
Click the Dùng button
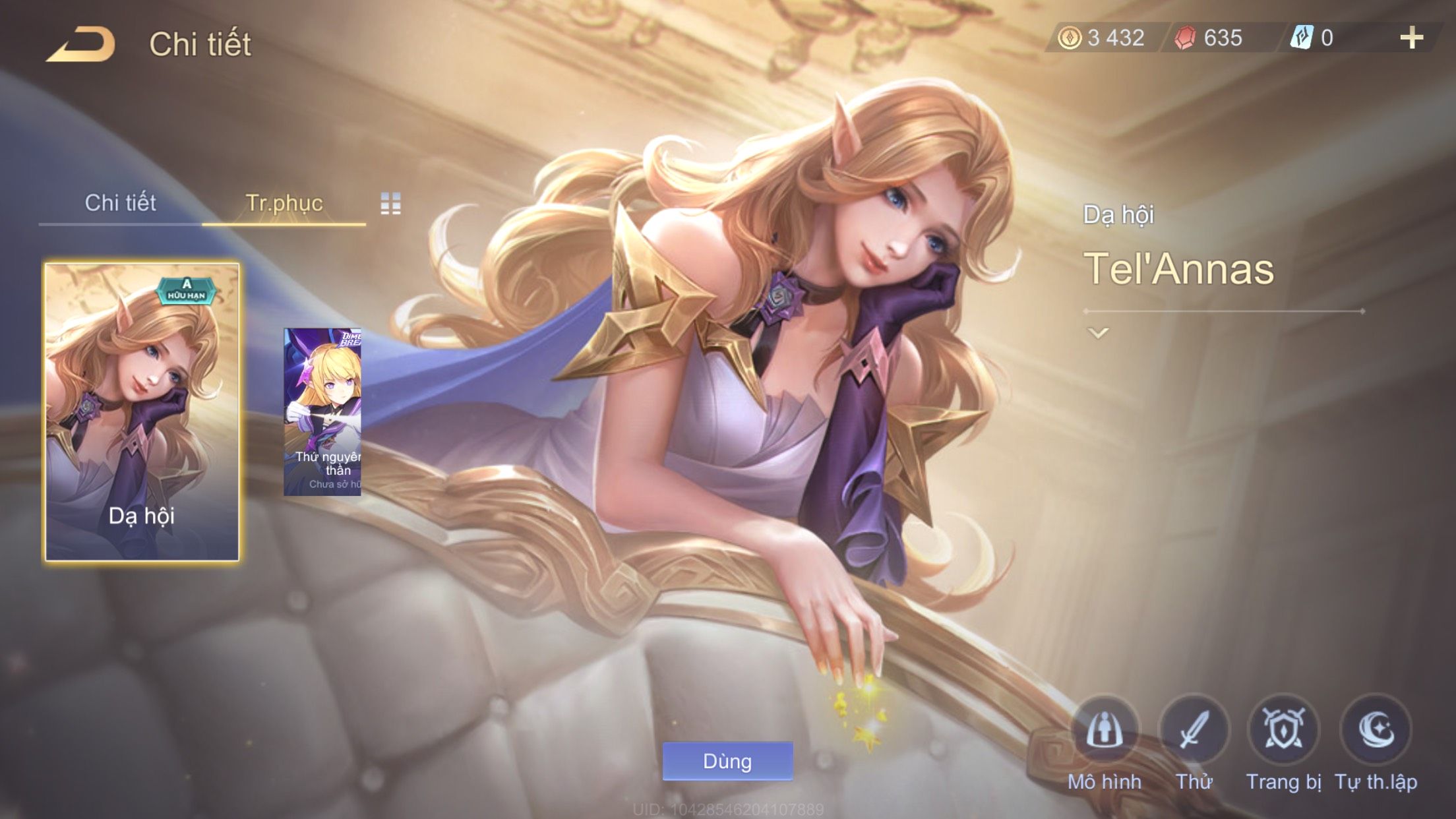click(x=727, y=761)
